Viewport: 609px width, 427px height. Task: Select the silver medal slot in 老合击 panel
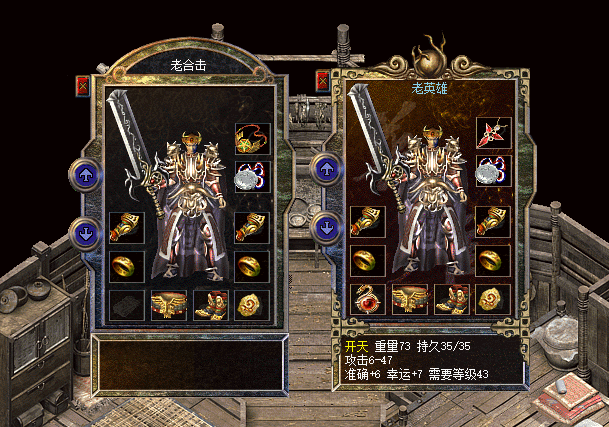point(252,176)
